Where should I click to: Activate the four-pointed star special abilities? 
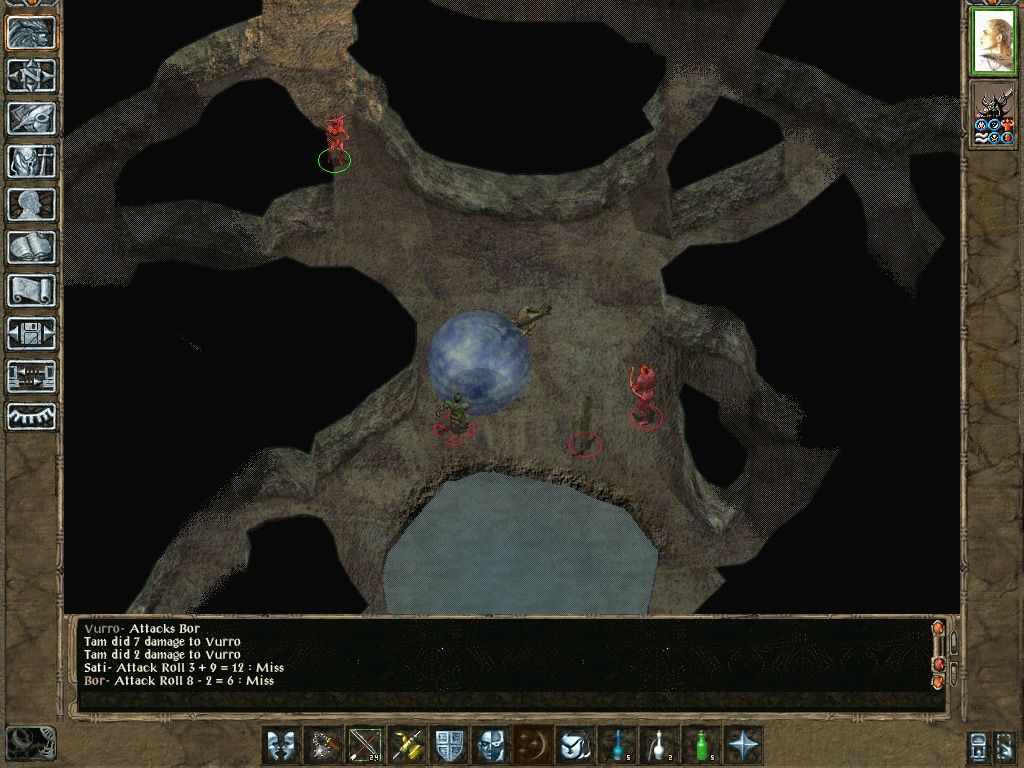[x=745, y=745]
